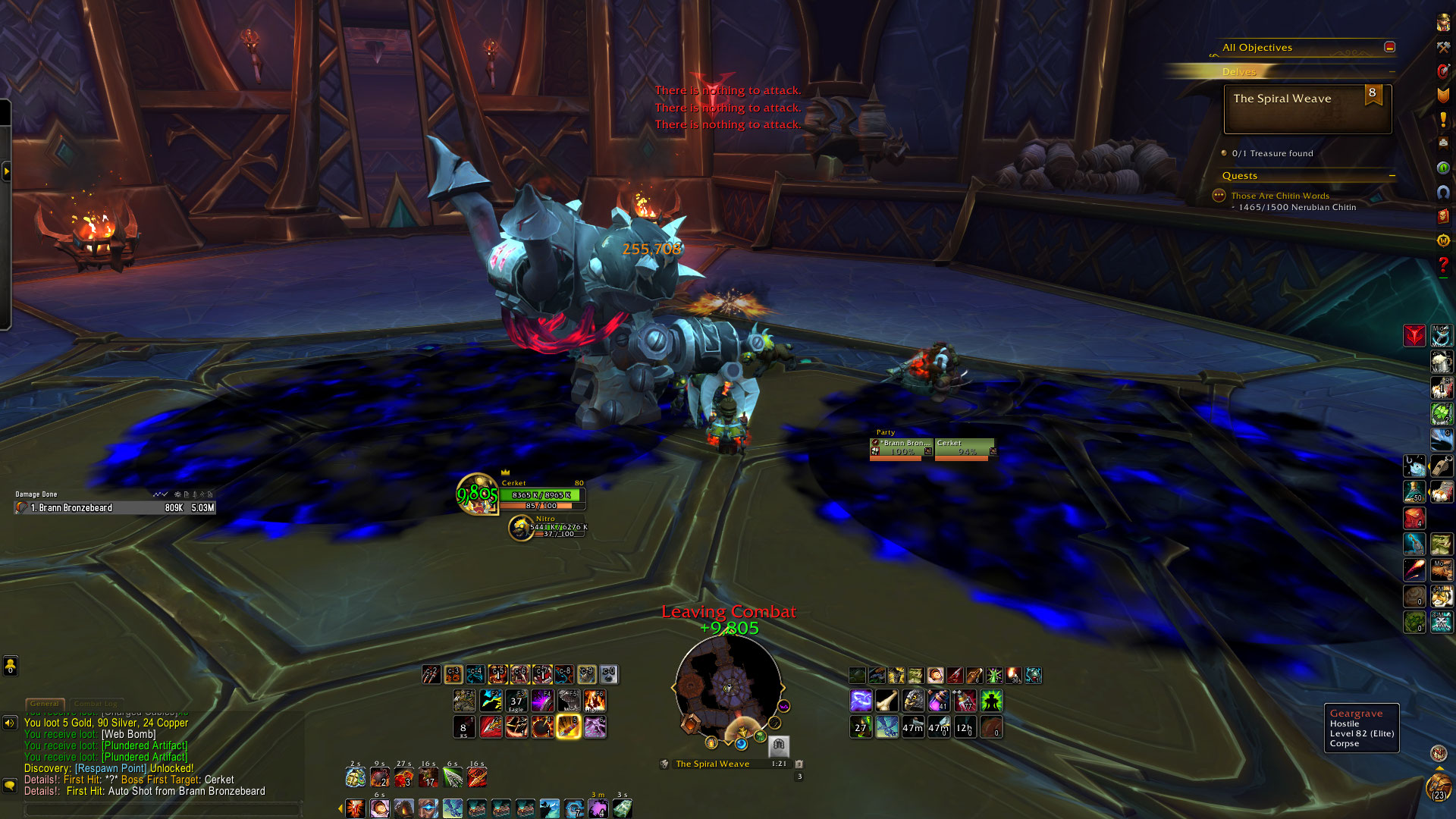Open the main backpack bag
Screen dimensions: 1456x819
(1439, 787)
